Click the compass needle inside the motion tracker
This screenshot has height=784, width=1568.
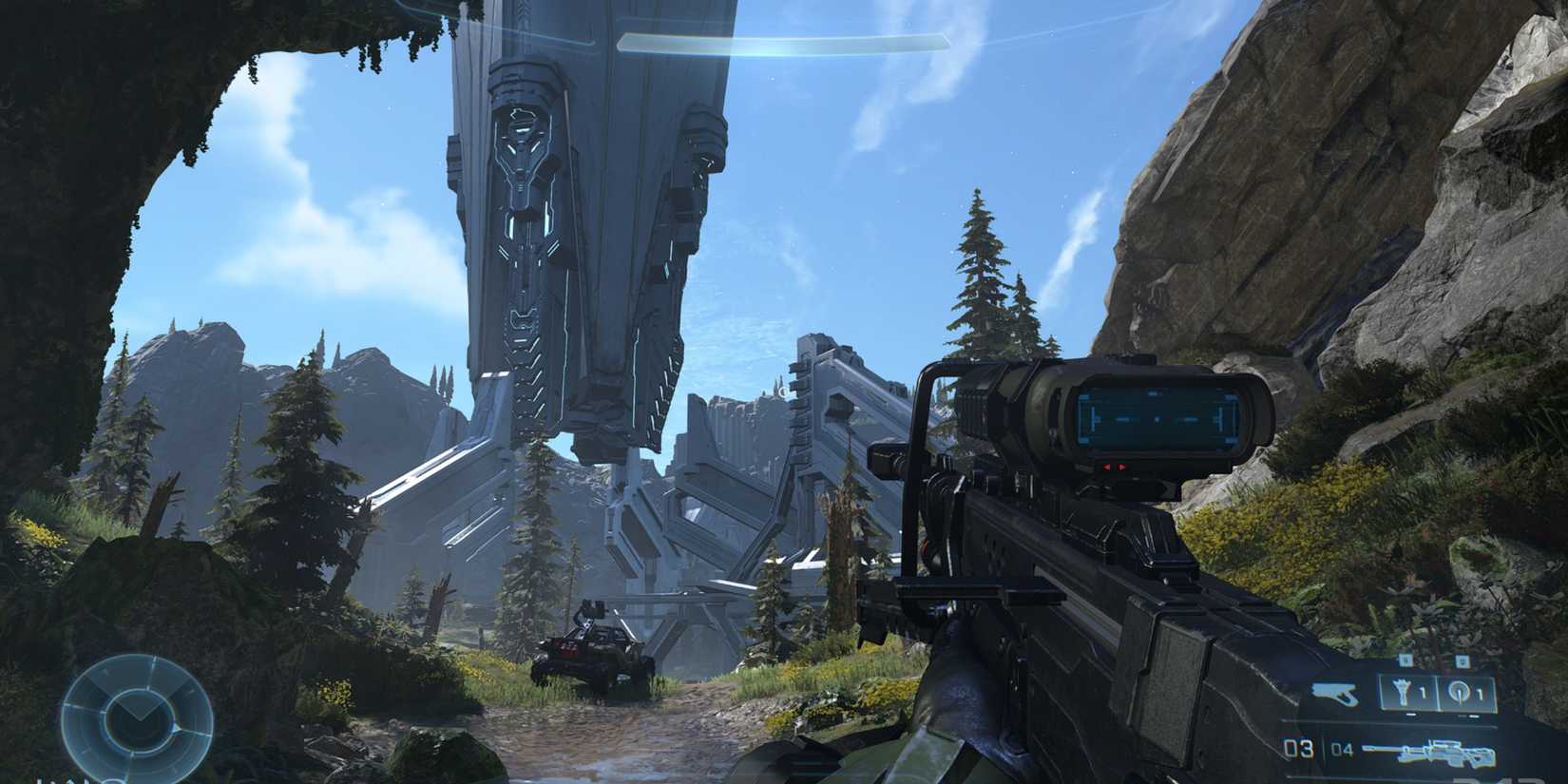139,709
